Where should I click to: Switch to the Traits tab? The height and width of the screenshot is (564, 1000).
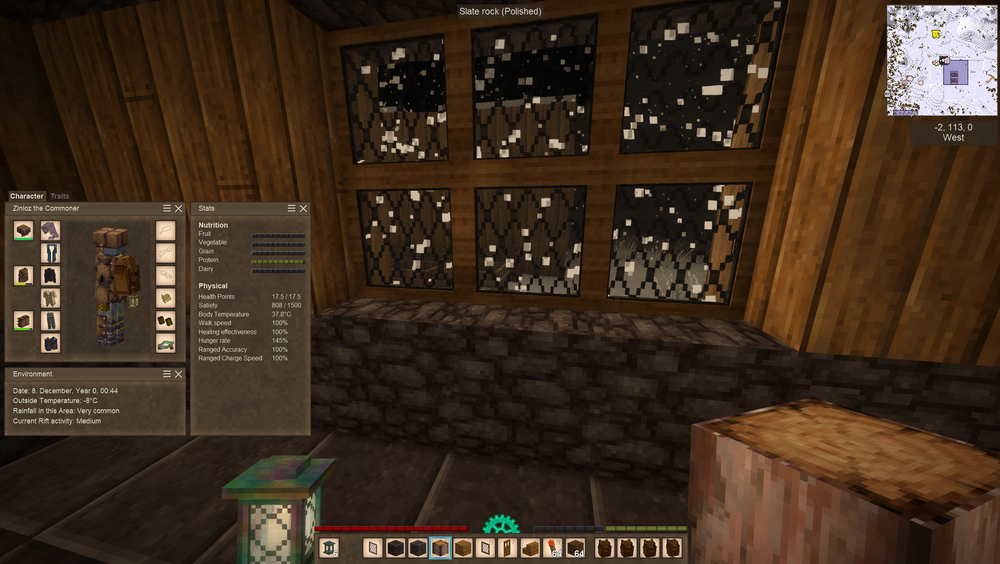tap(60, 196)
